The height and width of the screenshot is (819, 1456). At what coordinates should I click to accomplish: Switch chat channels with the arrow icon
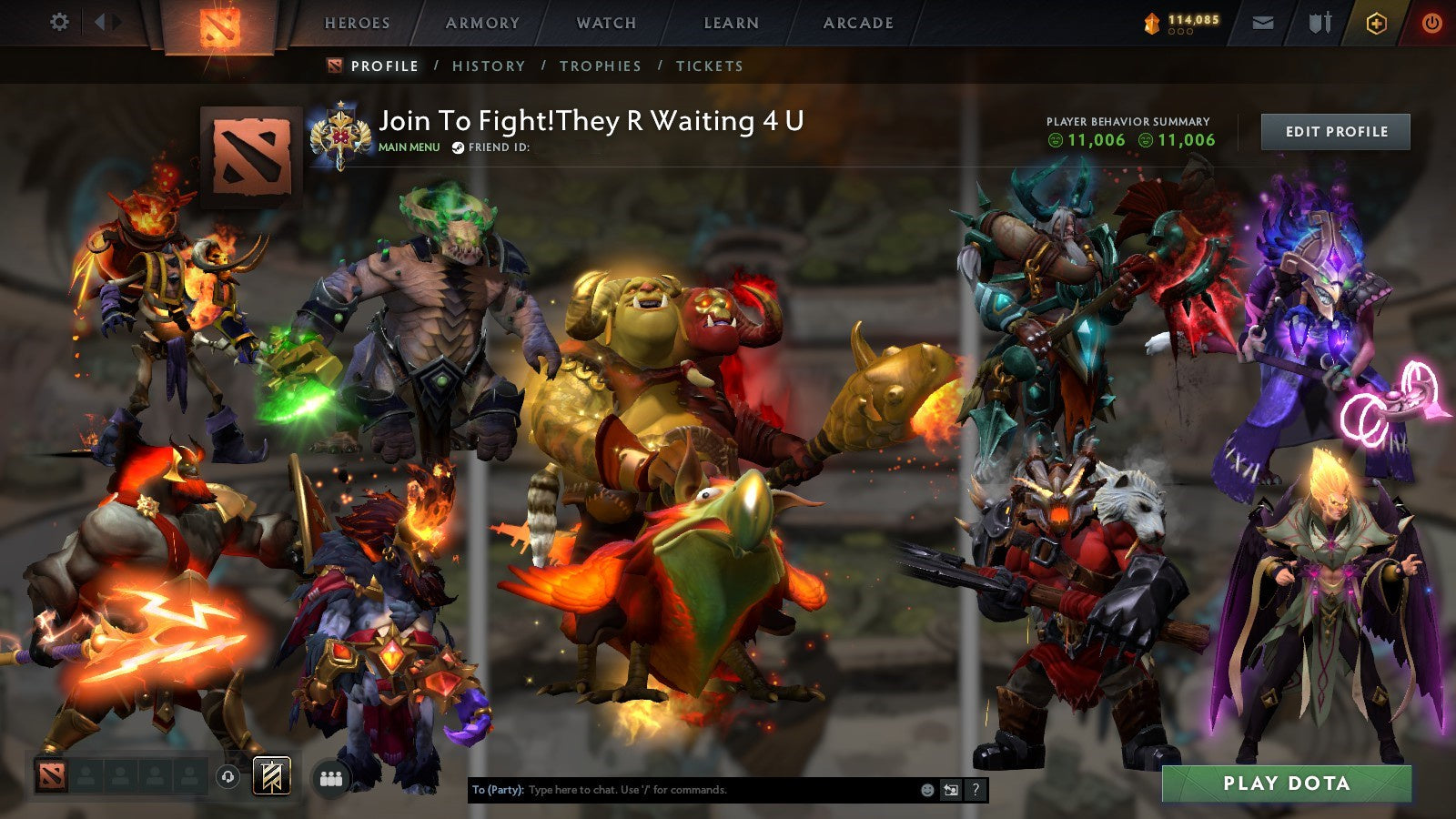pyautogui.click(x=949, y=790)
